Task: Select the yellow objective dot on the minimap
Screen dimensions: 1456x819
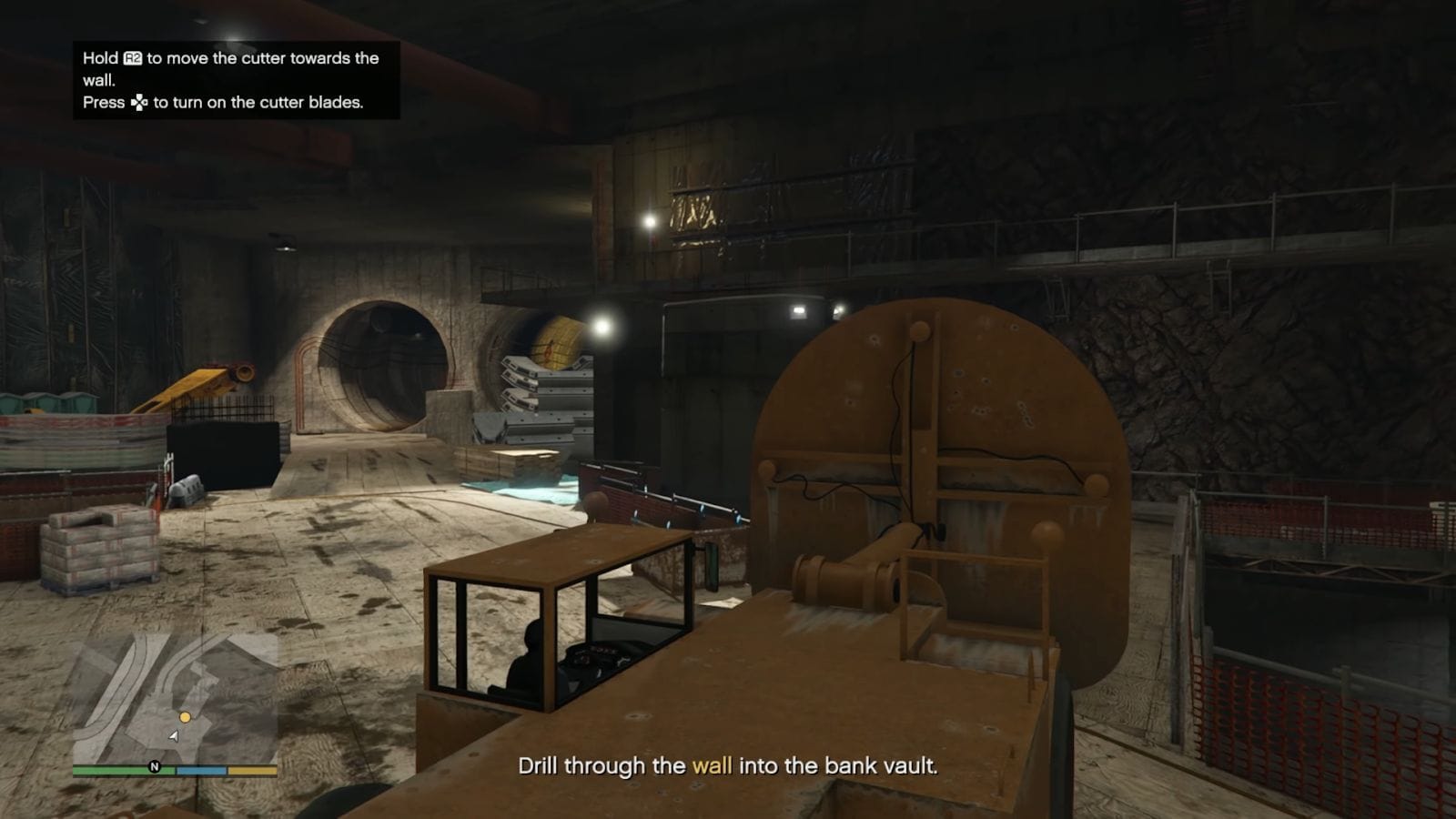Action: tap(185, 717)
